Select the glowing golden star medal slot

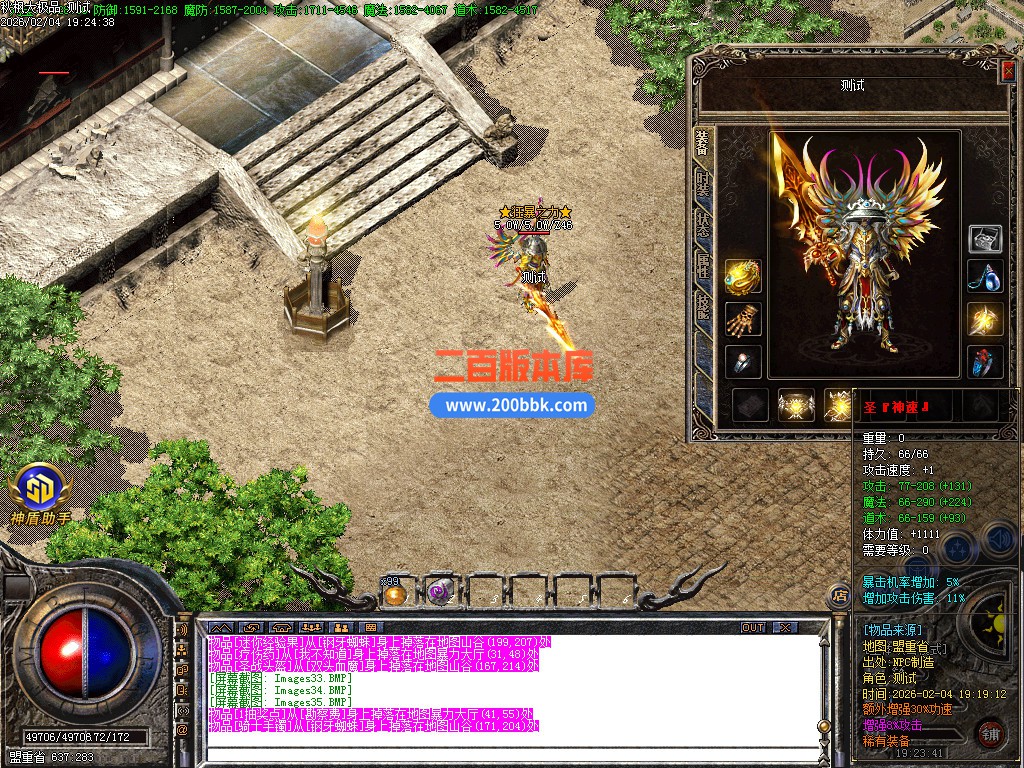click(x=985, y=320)
